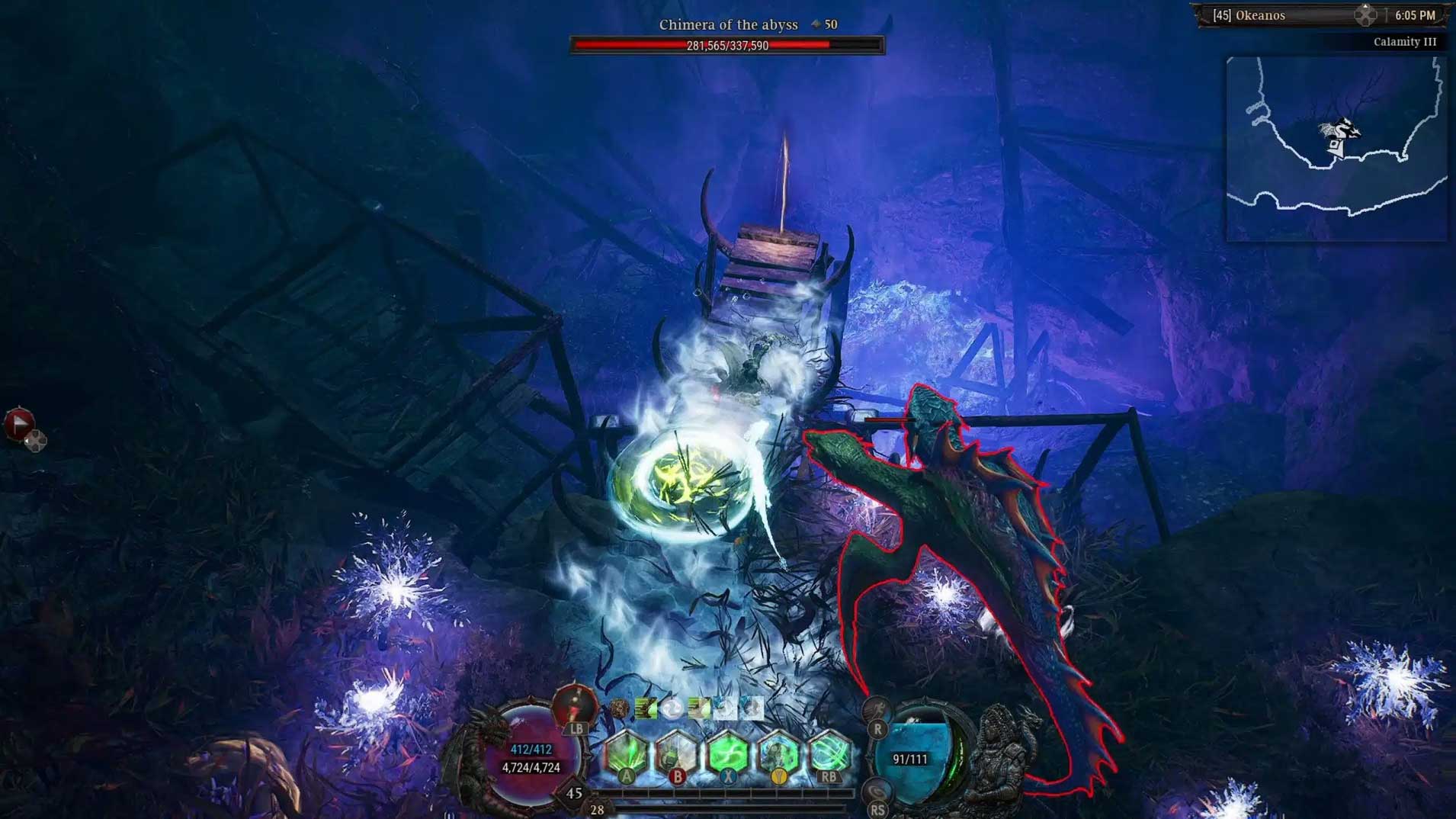Activate the green swirl X ability icon
The width and height of the screenshot is (1456, 819).
pos(728,750)
